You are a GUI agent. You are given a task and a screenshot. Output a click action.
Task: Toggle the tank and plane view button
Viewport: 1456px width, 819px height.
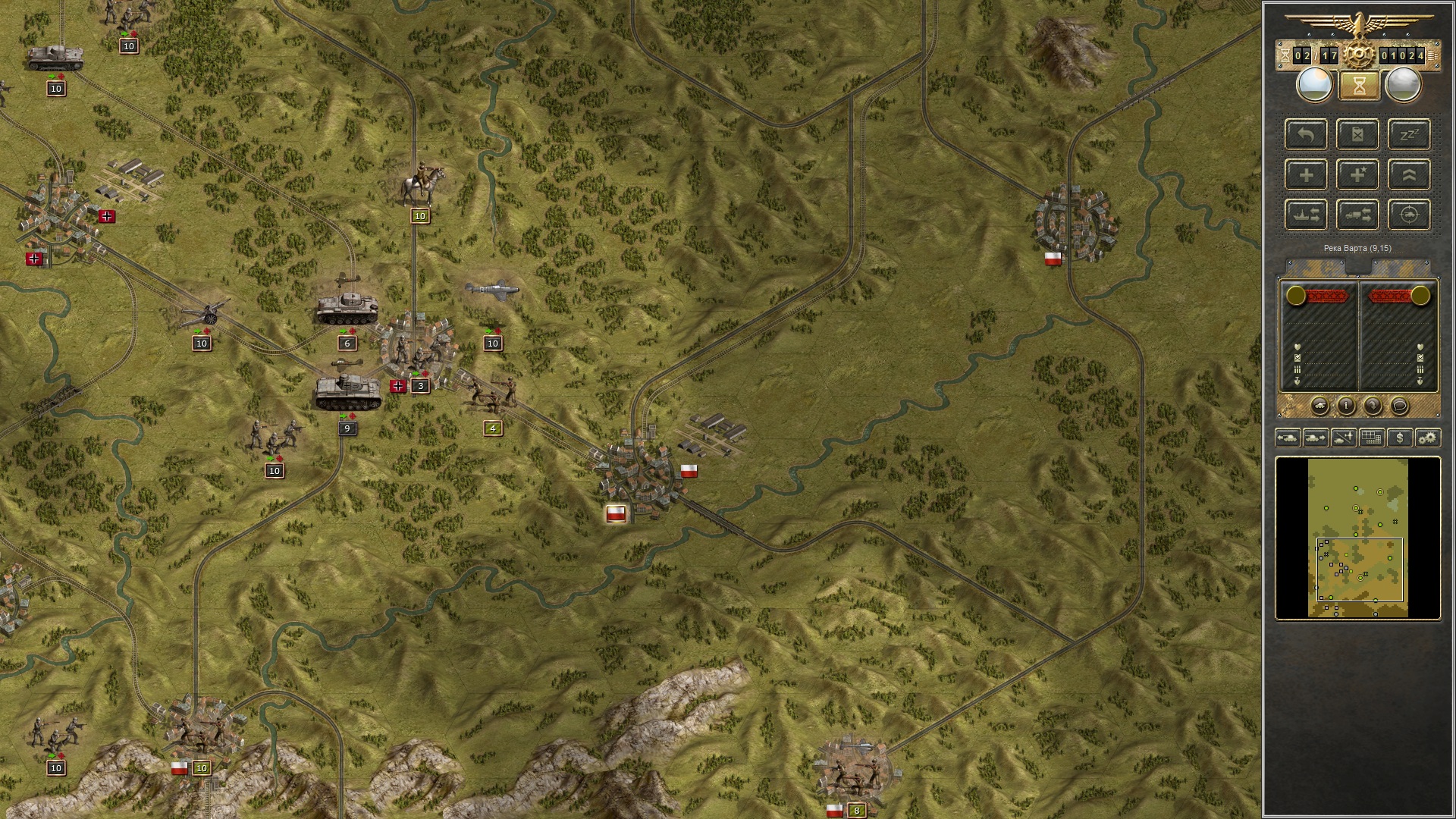point(1344,438)
